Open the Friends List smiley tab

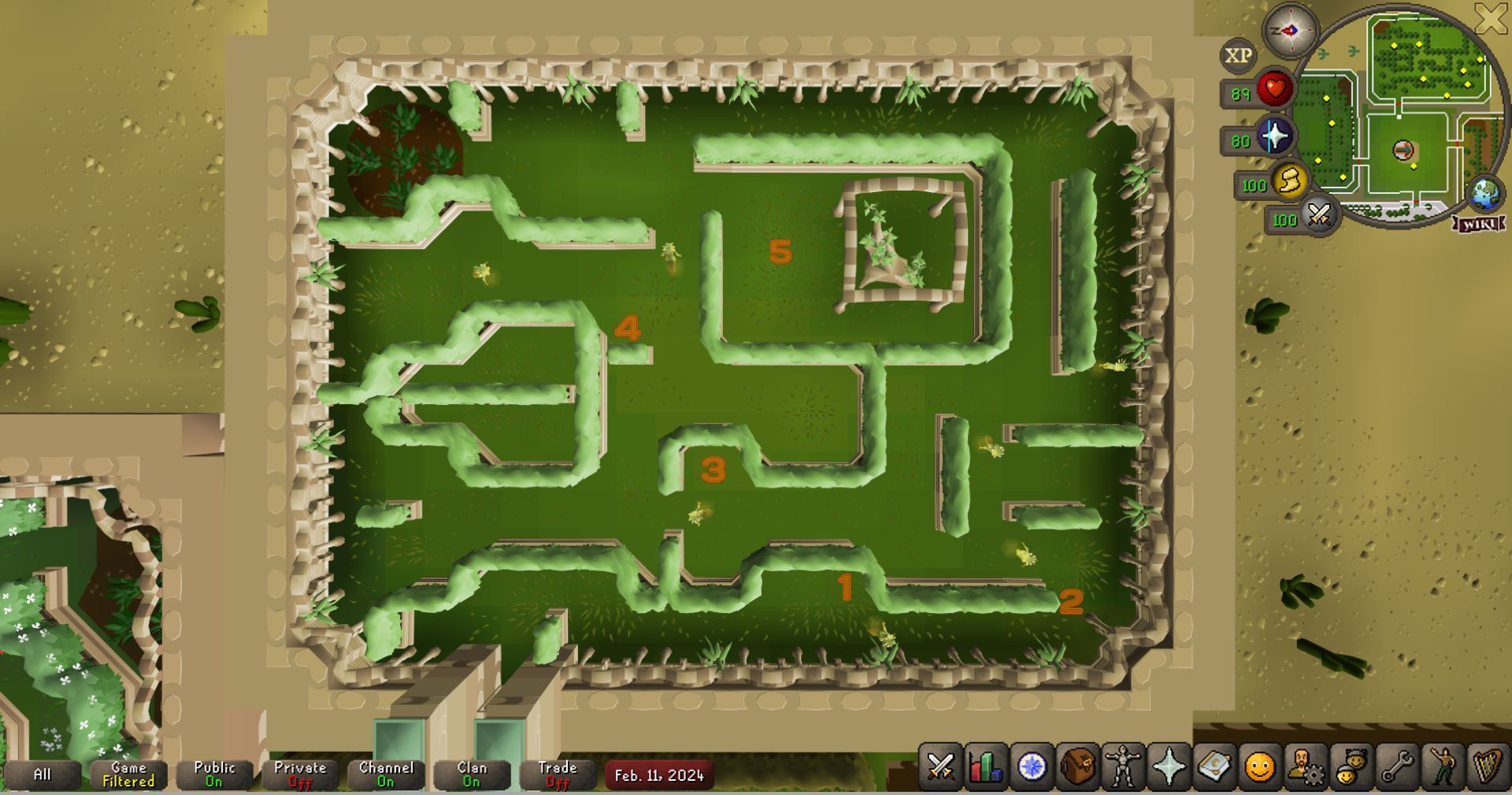1259,765
